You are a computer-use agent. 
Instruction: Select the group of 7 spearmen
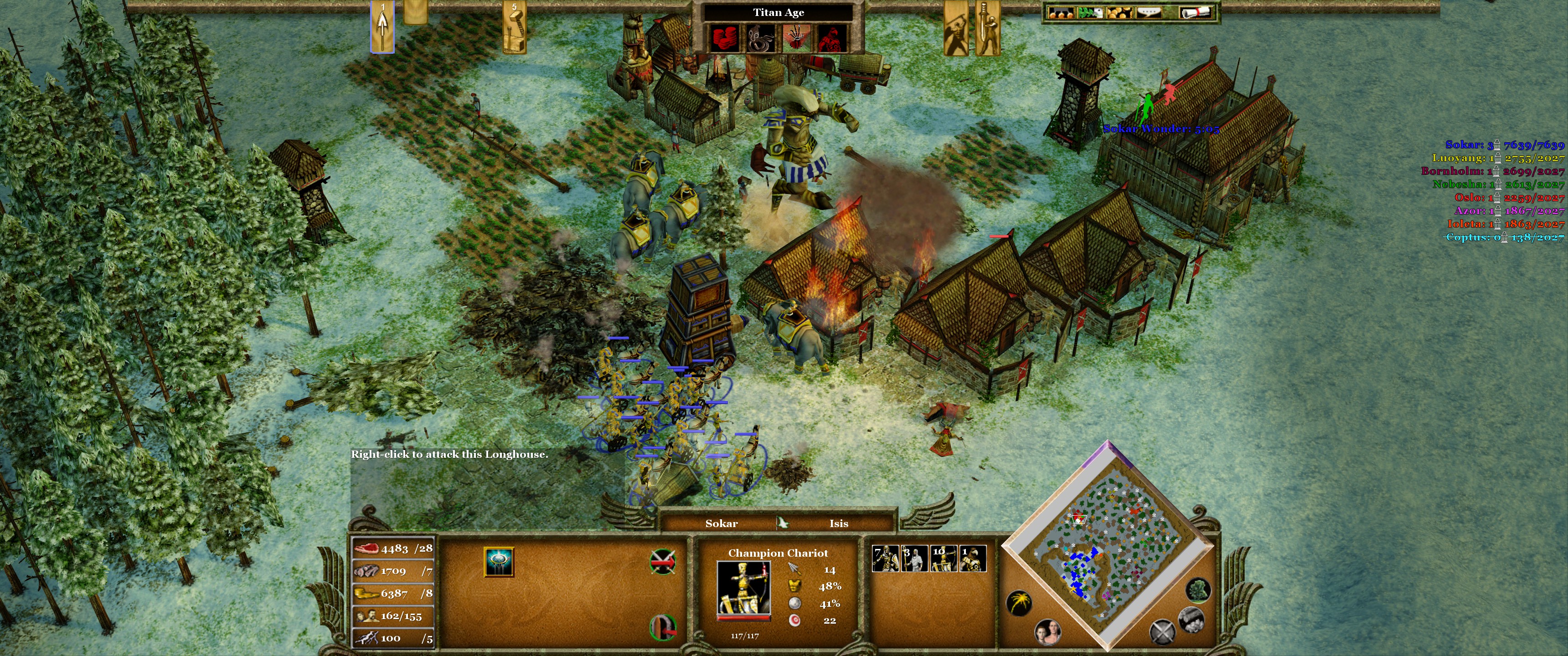pos(885,559)
